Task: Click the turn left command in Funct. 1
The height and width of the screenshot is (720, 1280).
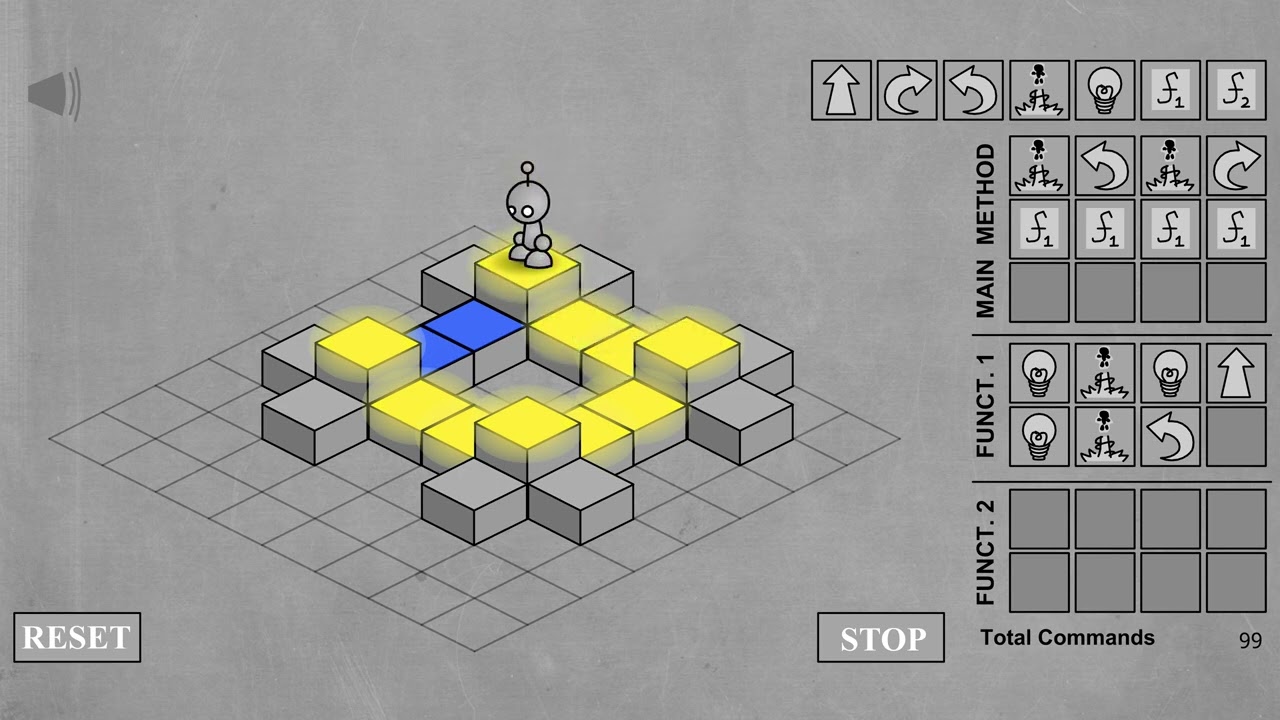Action: tap(1171, 437)
